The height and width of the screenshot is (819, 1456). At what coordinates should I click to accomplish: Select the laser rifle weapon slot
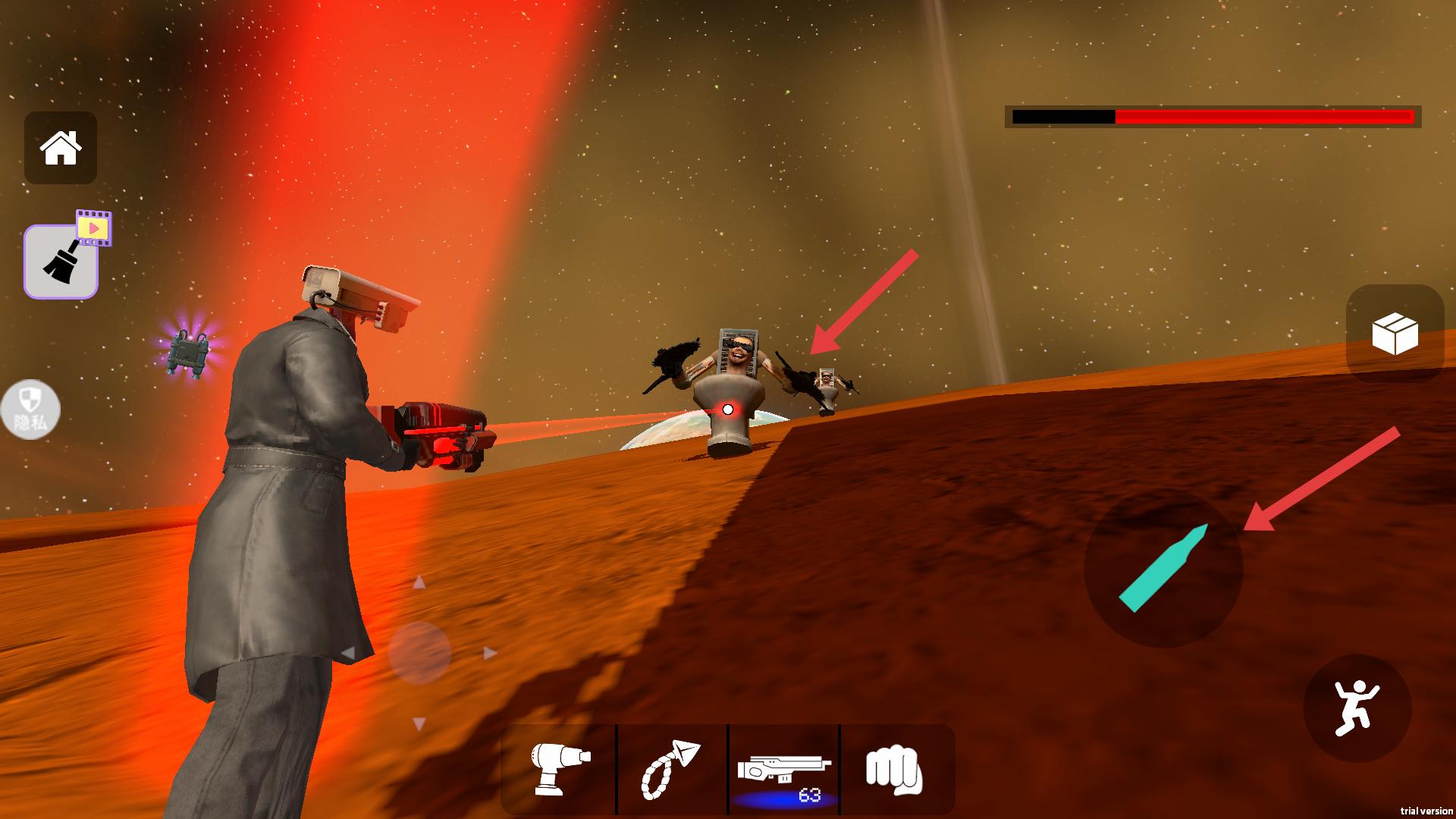(x=784, y=769)
